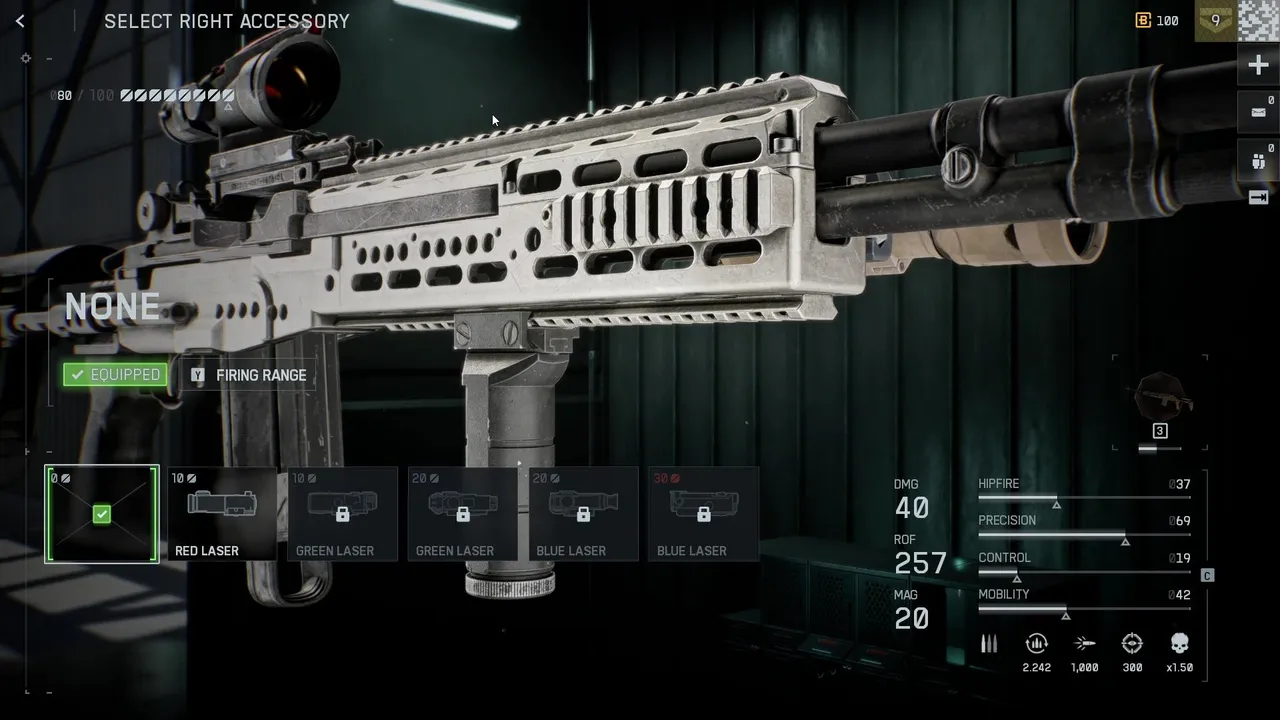
Task: Go back using the top-left arrow
Action: point(20,21)
